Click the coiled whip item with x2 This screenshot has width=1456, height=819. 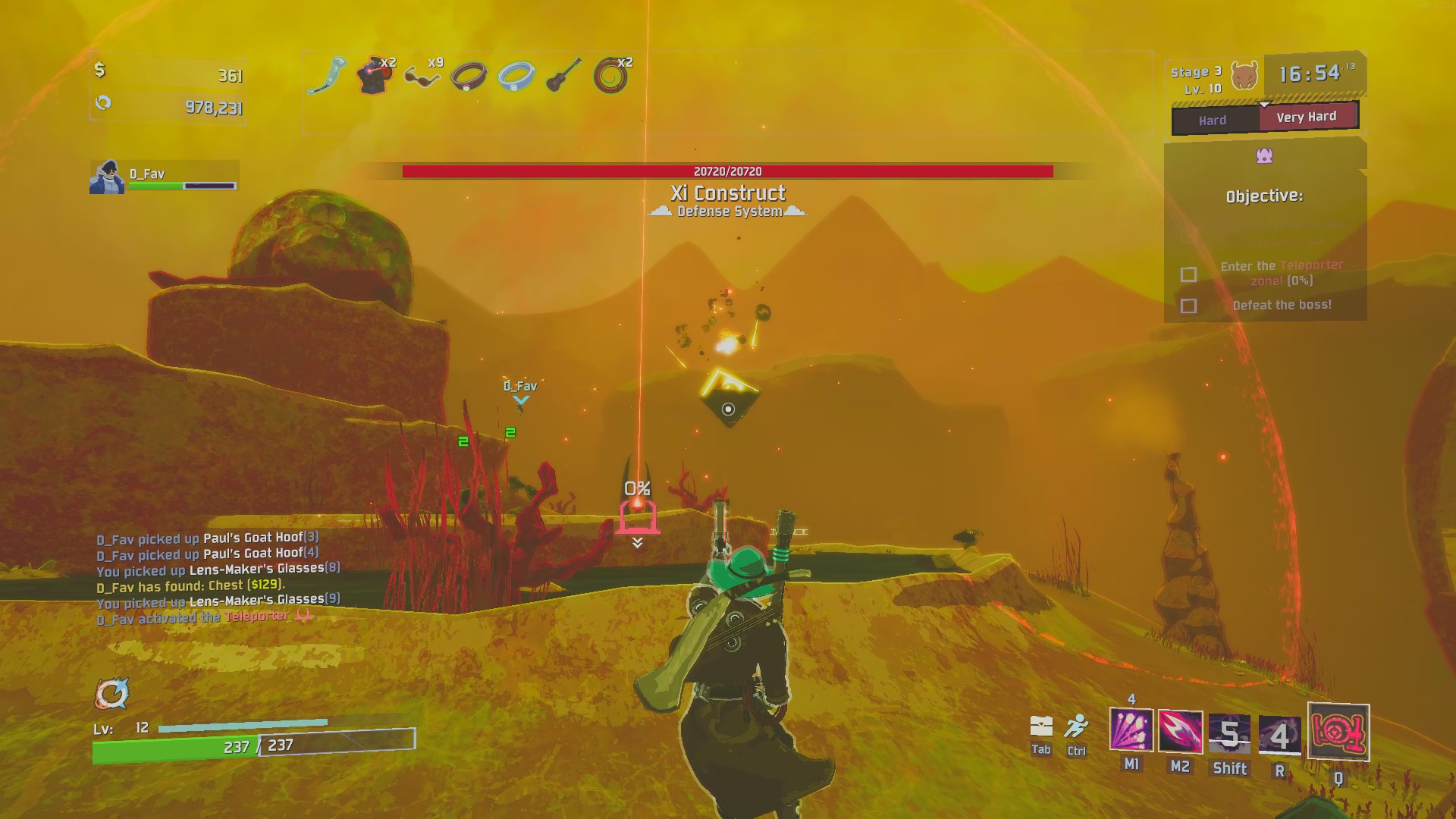(x=610, y=77)
